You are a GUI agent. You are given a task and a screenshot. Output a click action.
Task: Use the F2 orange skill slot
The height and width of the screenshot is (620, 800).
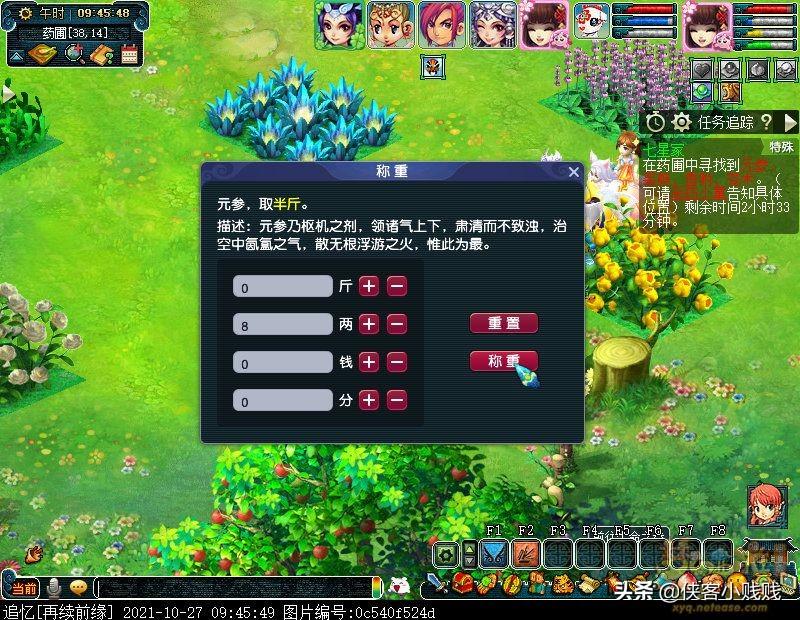525,553
